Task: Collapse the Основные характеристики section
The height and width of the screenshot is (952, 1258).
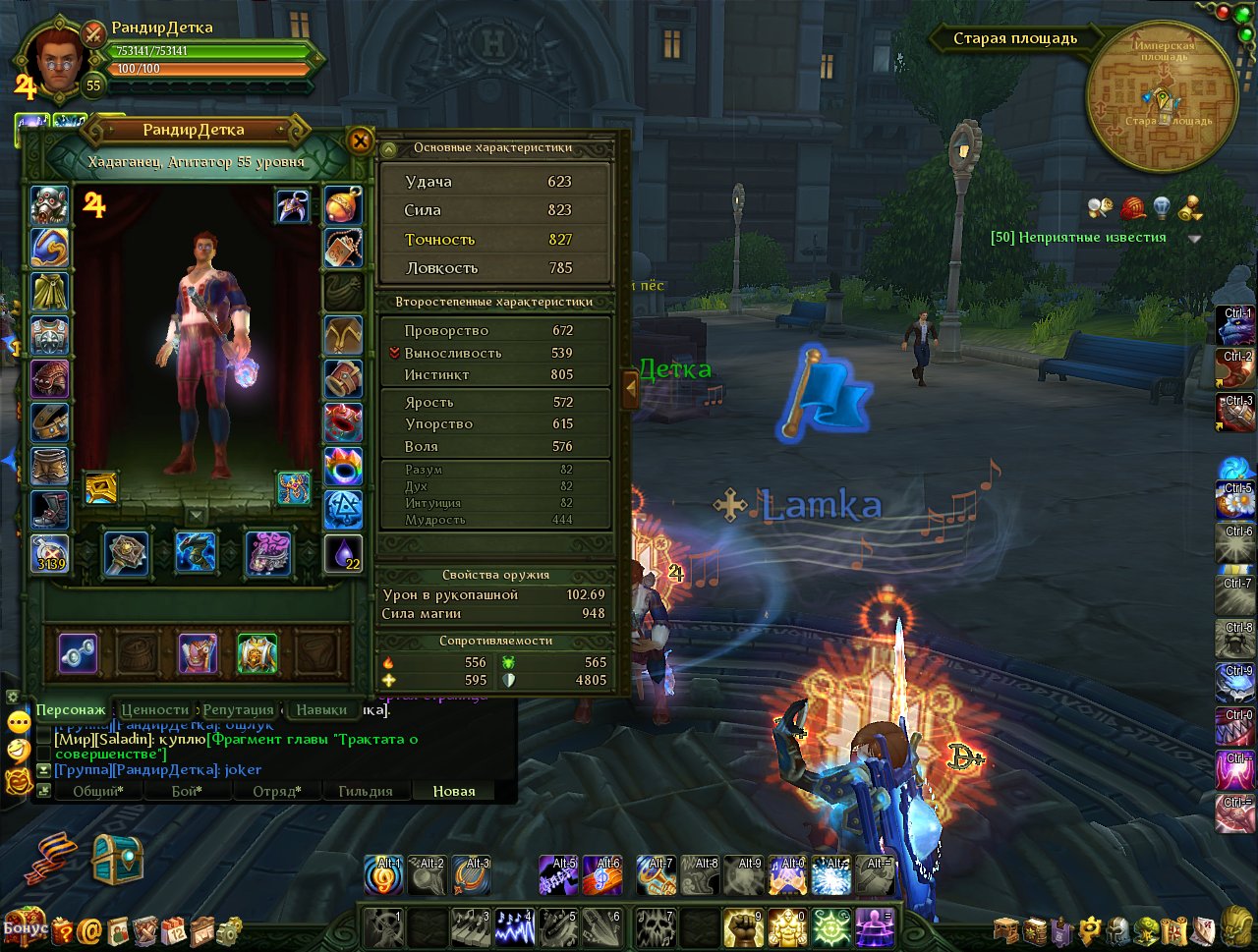Action: point(389,149)
